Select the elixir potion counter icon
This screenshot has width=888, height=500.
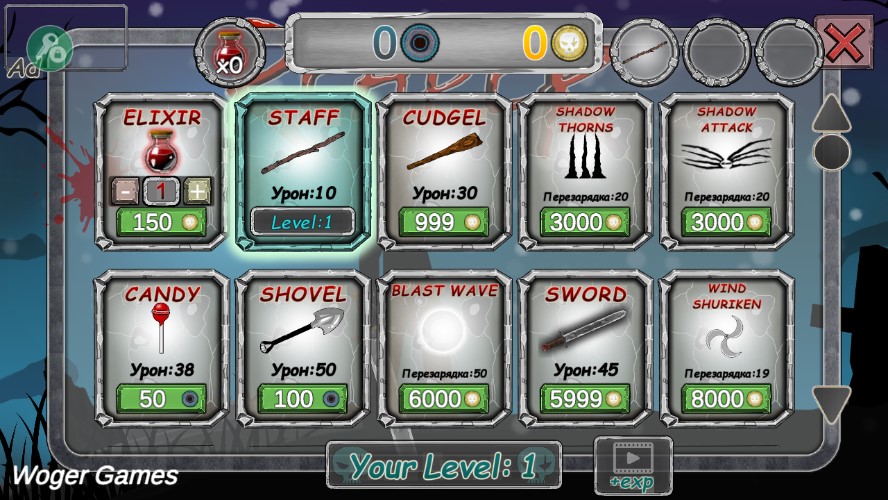pos(230,50)
